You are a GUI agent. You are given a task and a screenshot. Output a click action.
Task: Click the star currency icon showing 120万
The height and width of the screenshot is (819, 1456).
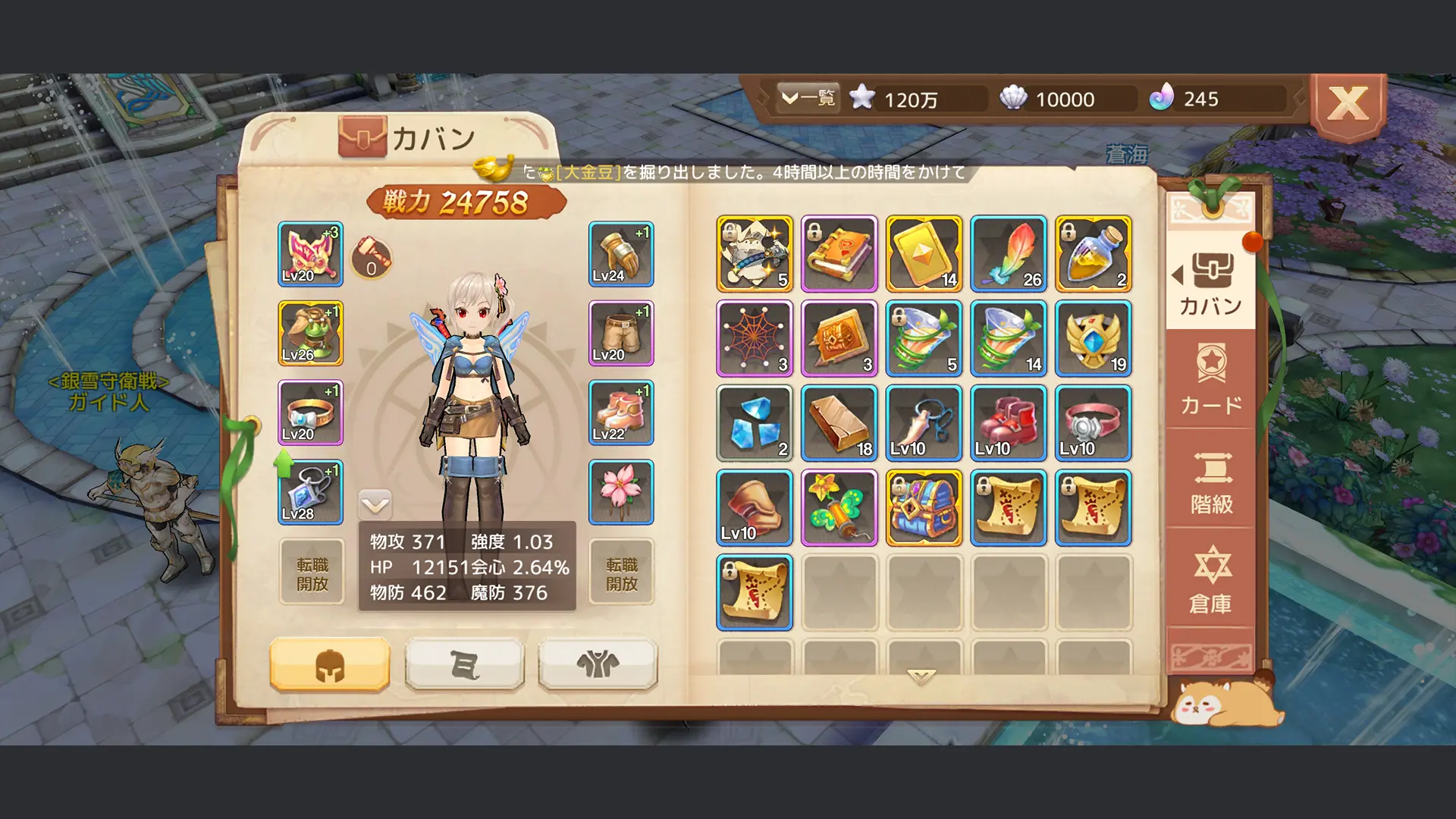click(x=864, y=97)
